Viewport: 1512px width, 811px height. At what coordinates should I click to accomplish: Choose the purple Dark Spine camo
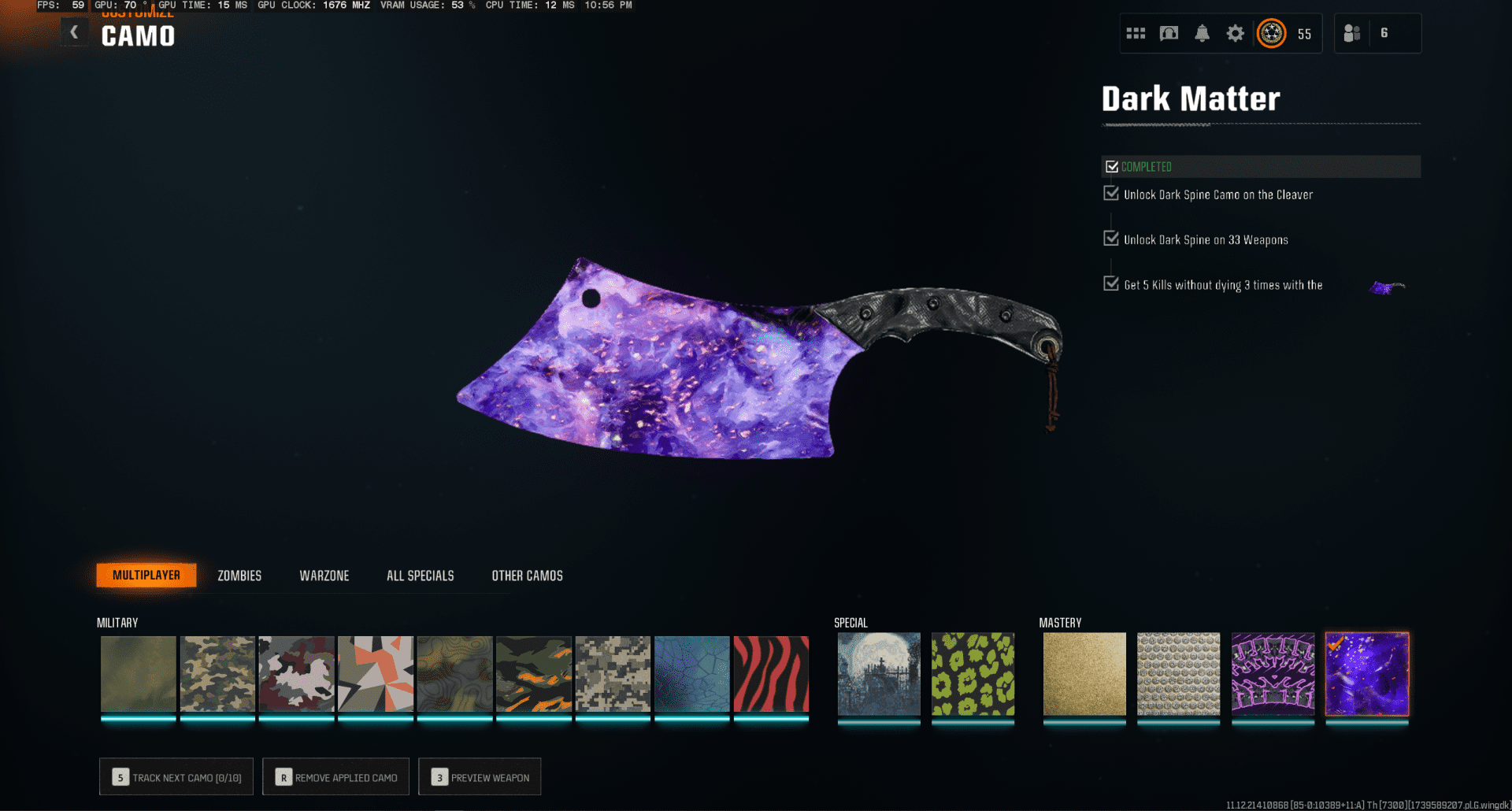1273,674
